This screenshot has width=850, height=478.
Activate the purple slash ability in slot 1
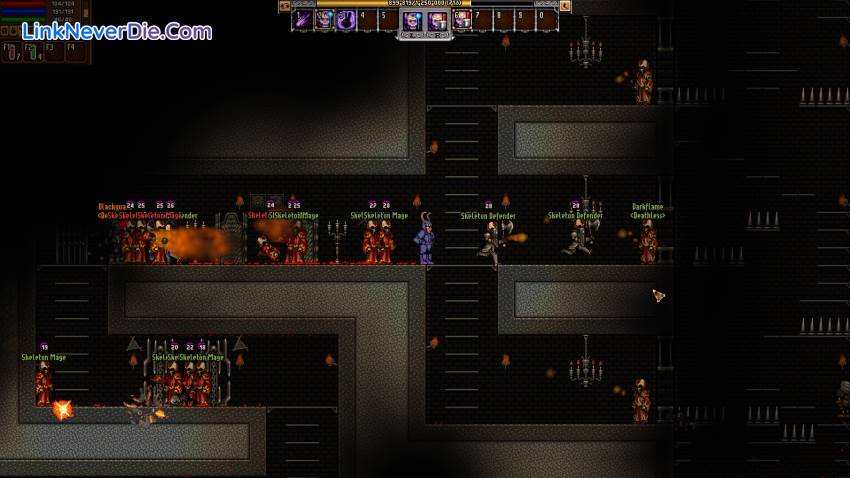[x=301, y=20]
